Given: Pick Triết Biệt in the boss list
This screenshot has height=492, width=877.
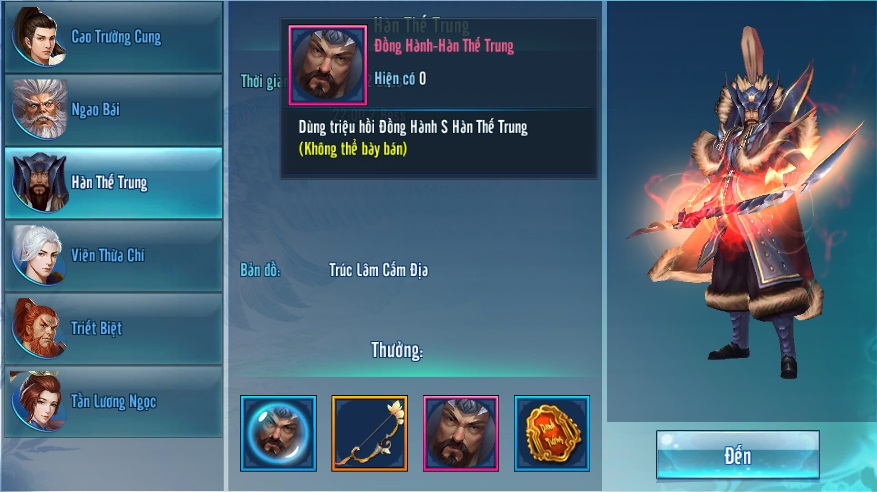Looking at the screenshot, I should tap(113, 329).
